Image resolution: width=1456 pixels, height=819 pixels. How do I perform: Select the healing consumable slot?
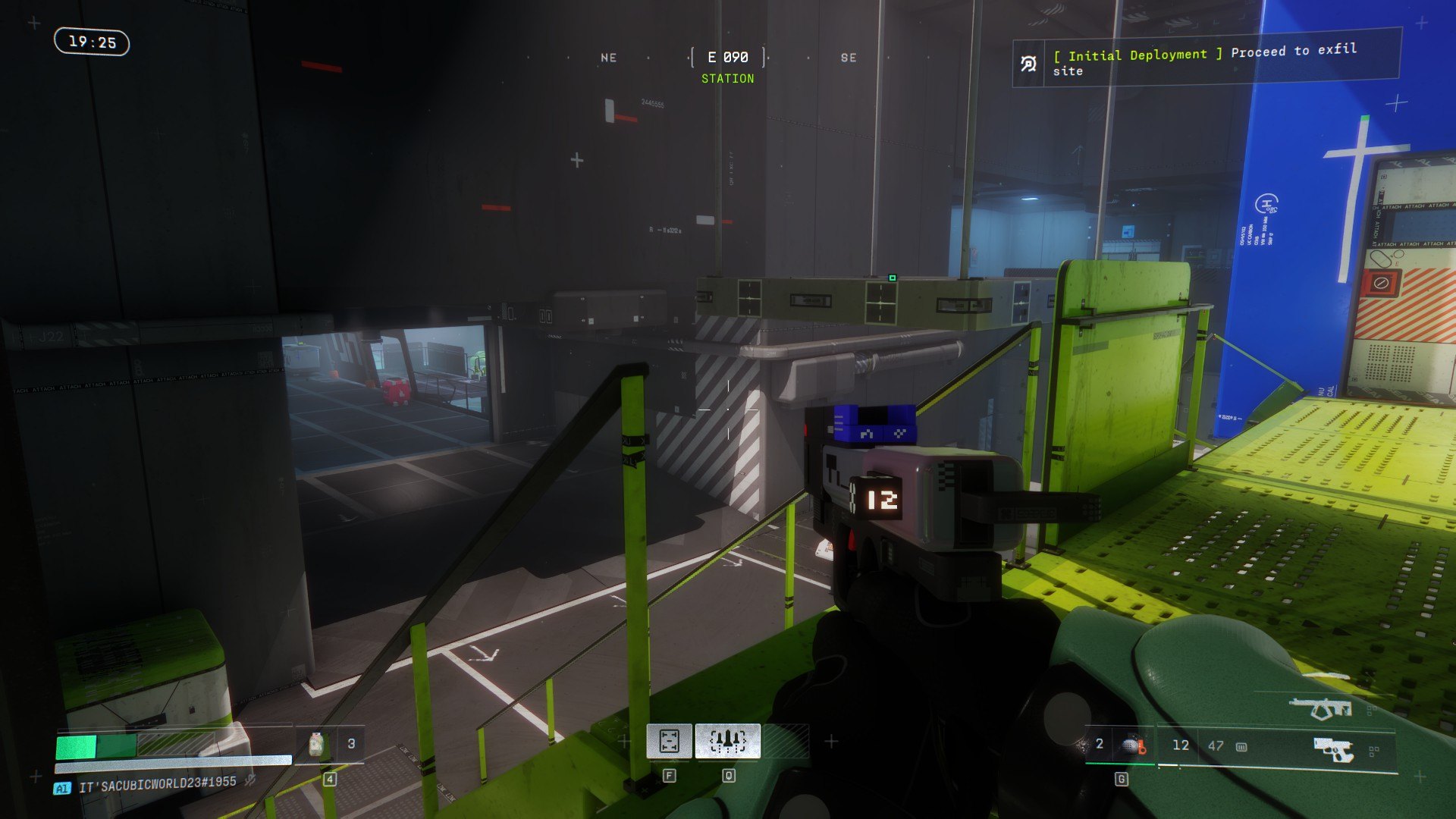pos(316,745)
